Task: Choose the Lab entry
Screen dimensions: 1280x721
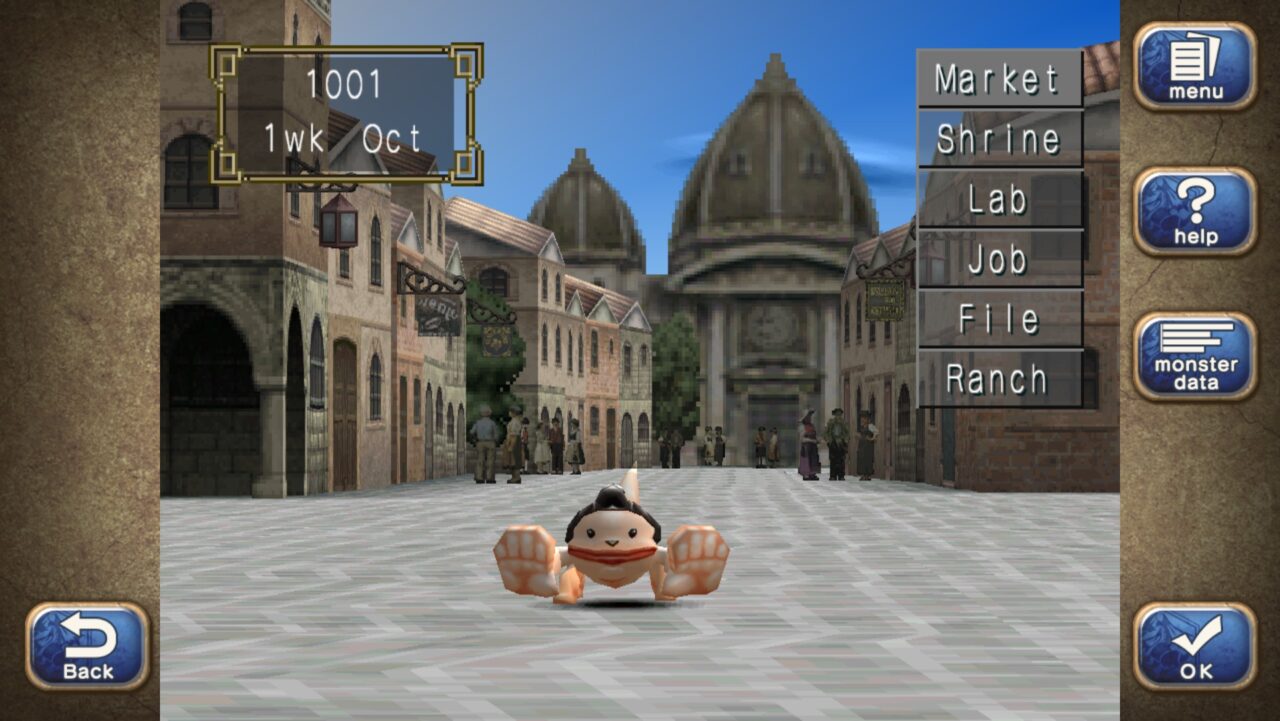Action: pyautogui.click(x=999, y=199)
